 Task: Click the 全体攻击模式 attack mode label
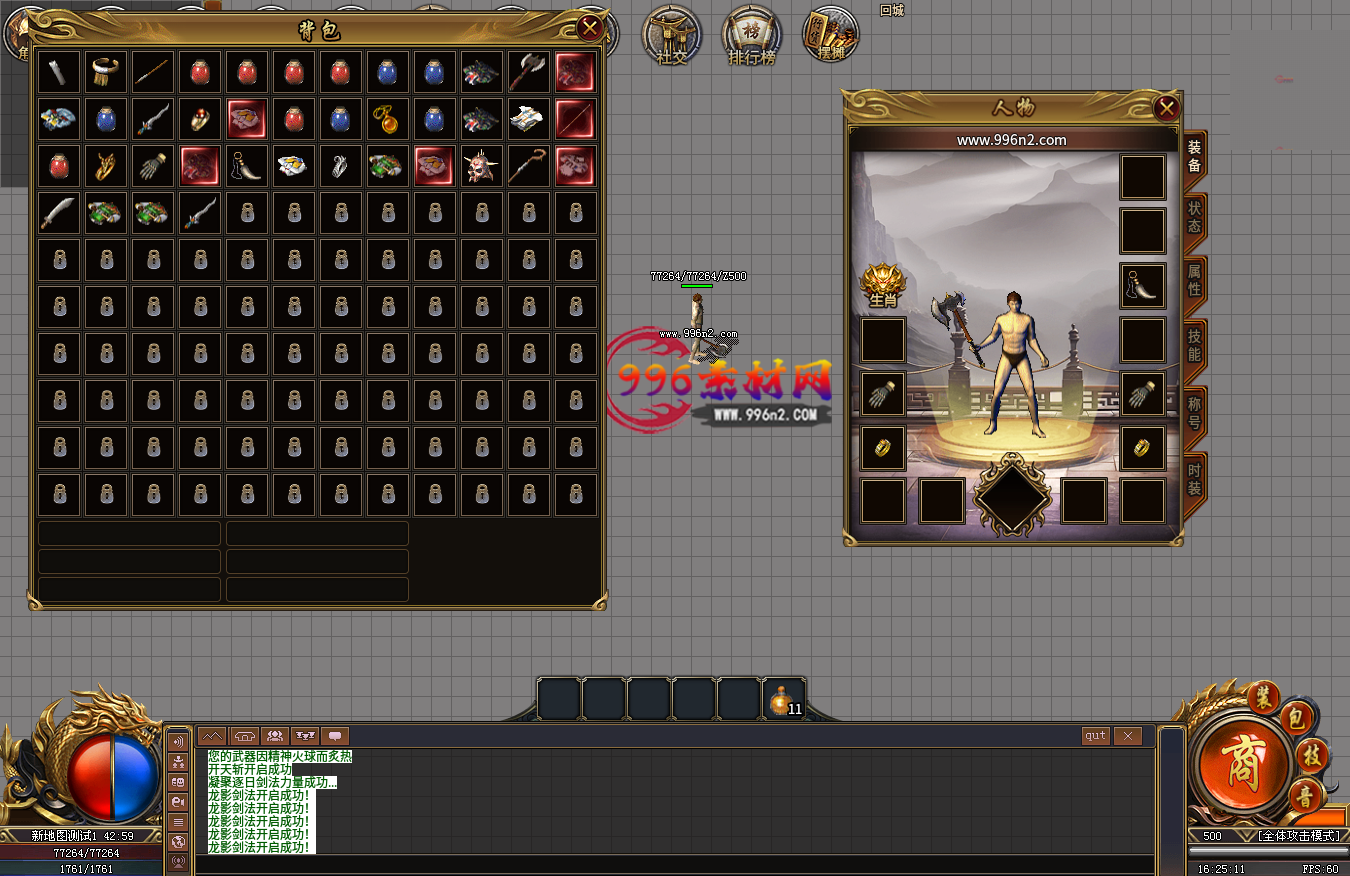[x=1298, y=835]
